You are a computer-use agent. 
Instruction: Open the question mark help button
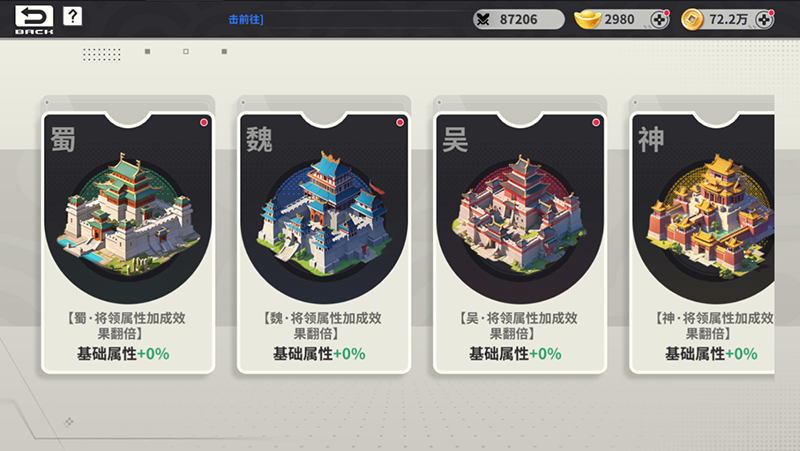pos(73,17)
